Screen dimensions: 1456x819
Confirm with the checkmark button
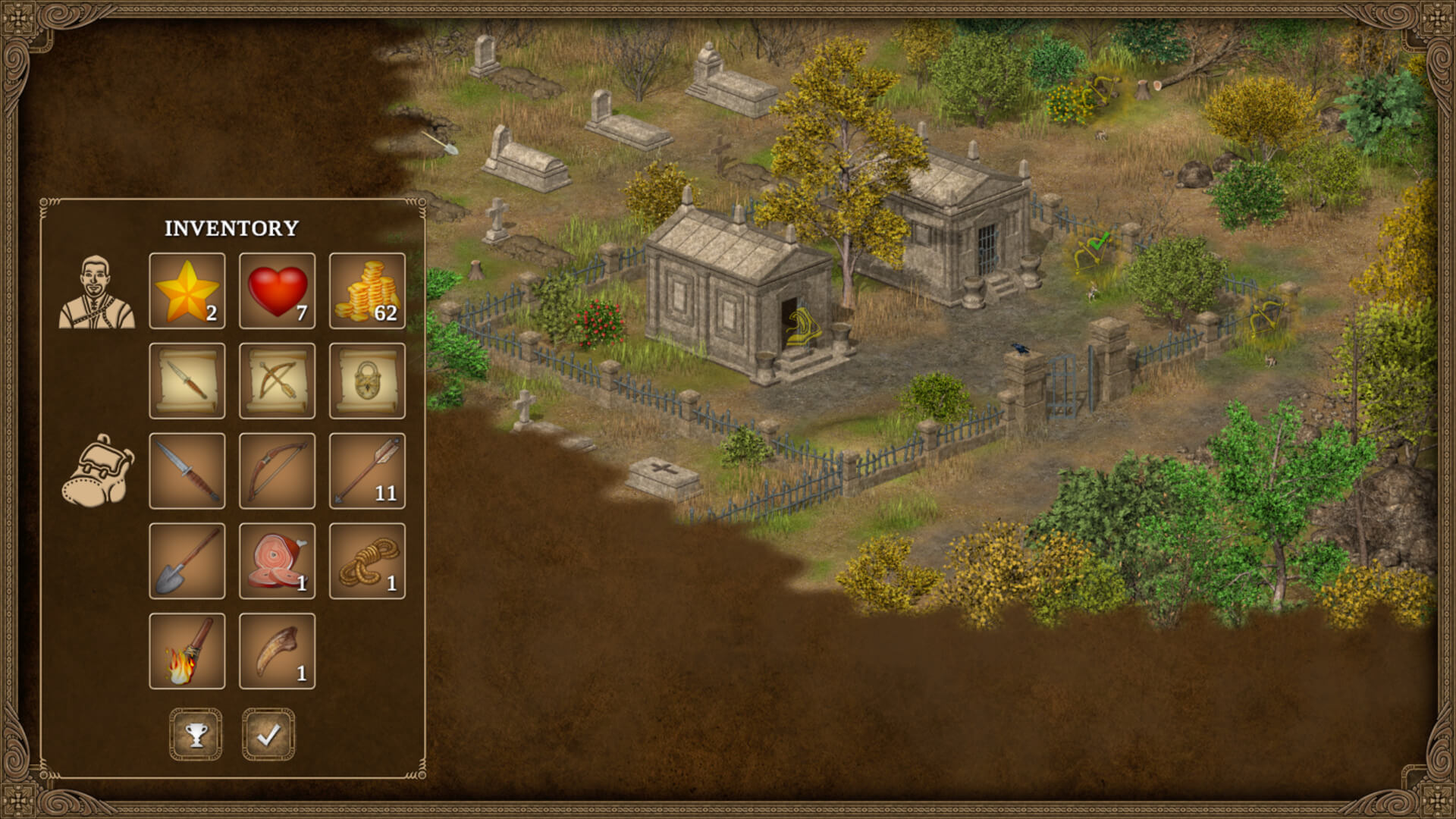tap(268, 734)
